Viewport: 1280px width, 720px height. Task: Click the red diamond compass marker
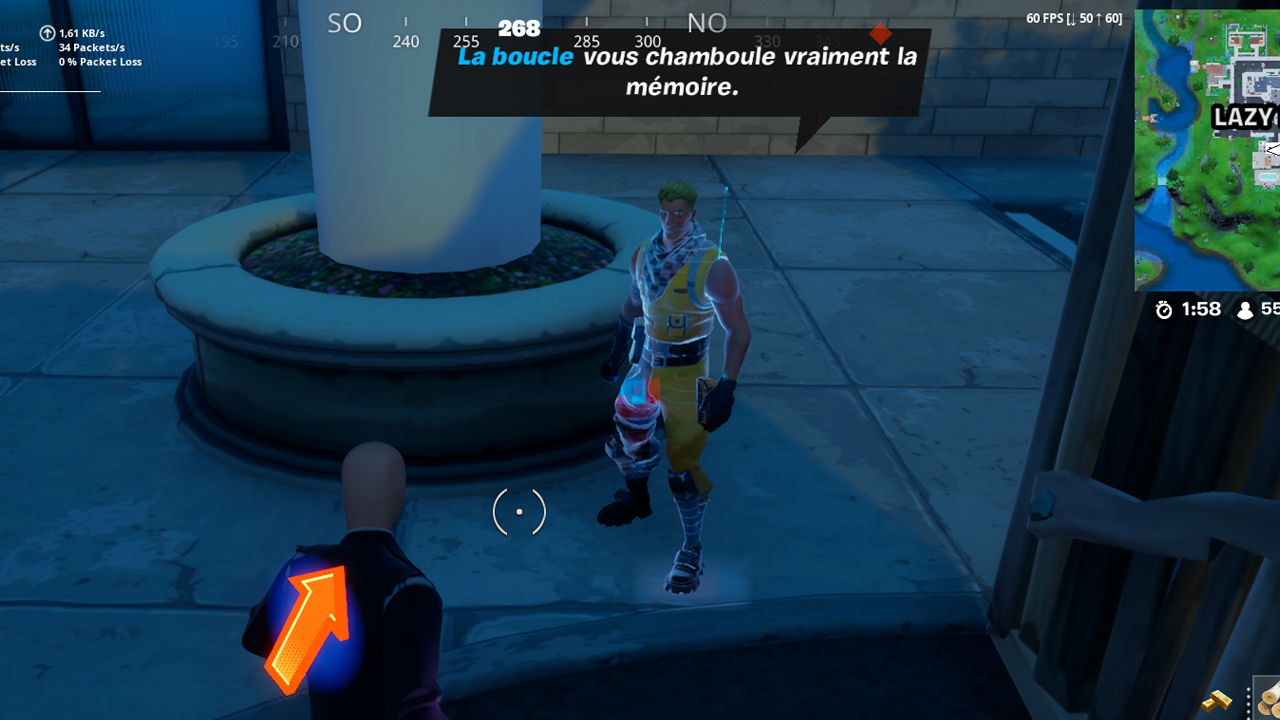tap(879, 32)
